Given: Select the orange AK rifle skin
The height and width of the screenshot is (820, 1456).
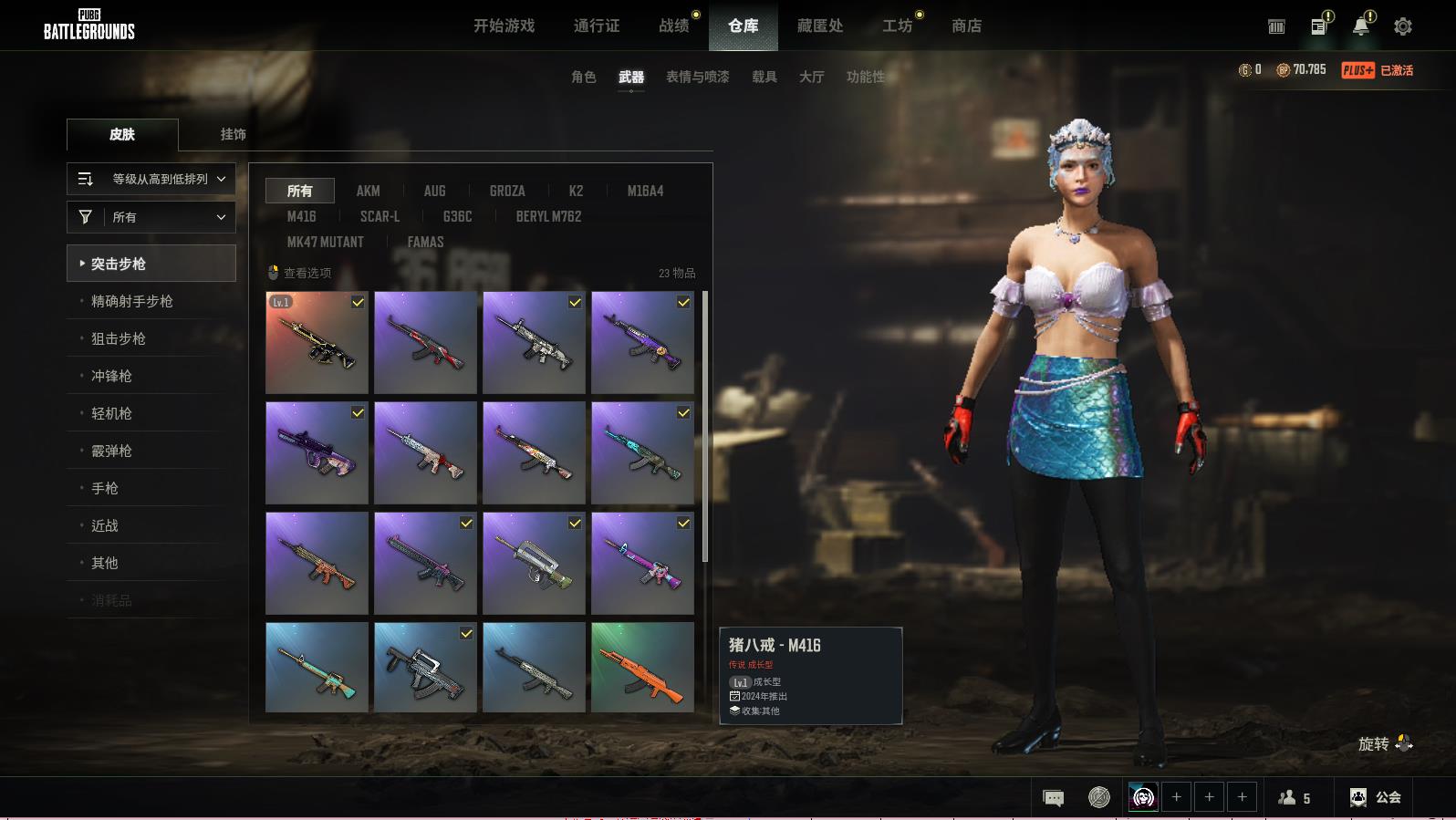Looking at the screenshot, I should point(642,667).
